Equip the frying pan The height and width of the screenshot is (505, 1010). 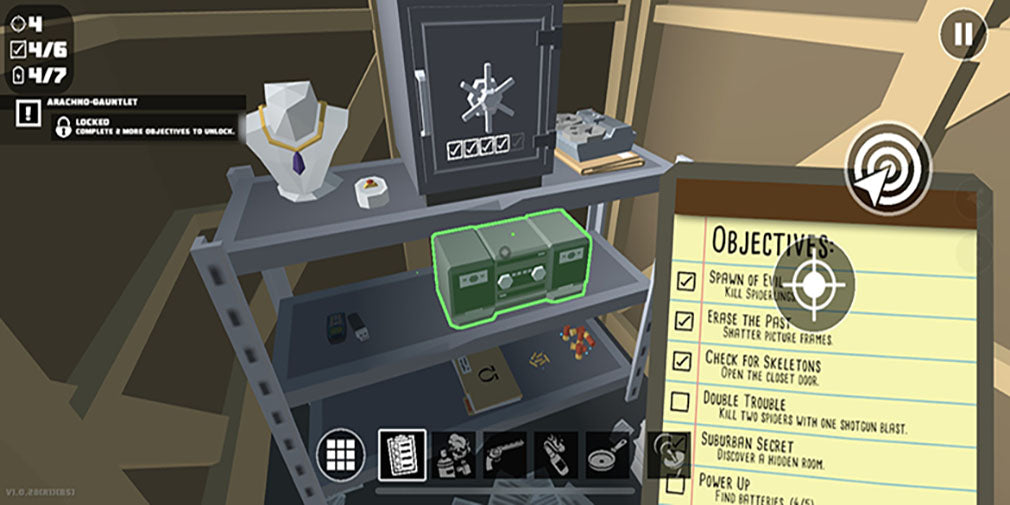[608, 455]
